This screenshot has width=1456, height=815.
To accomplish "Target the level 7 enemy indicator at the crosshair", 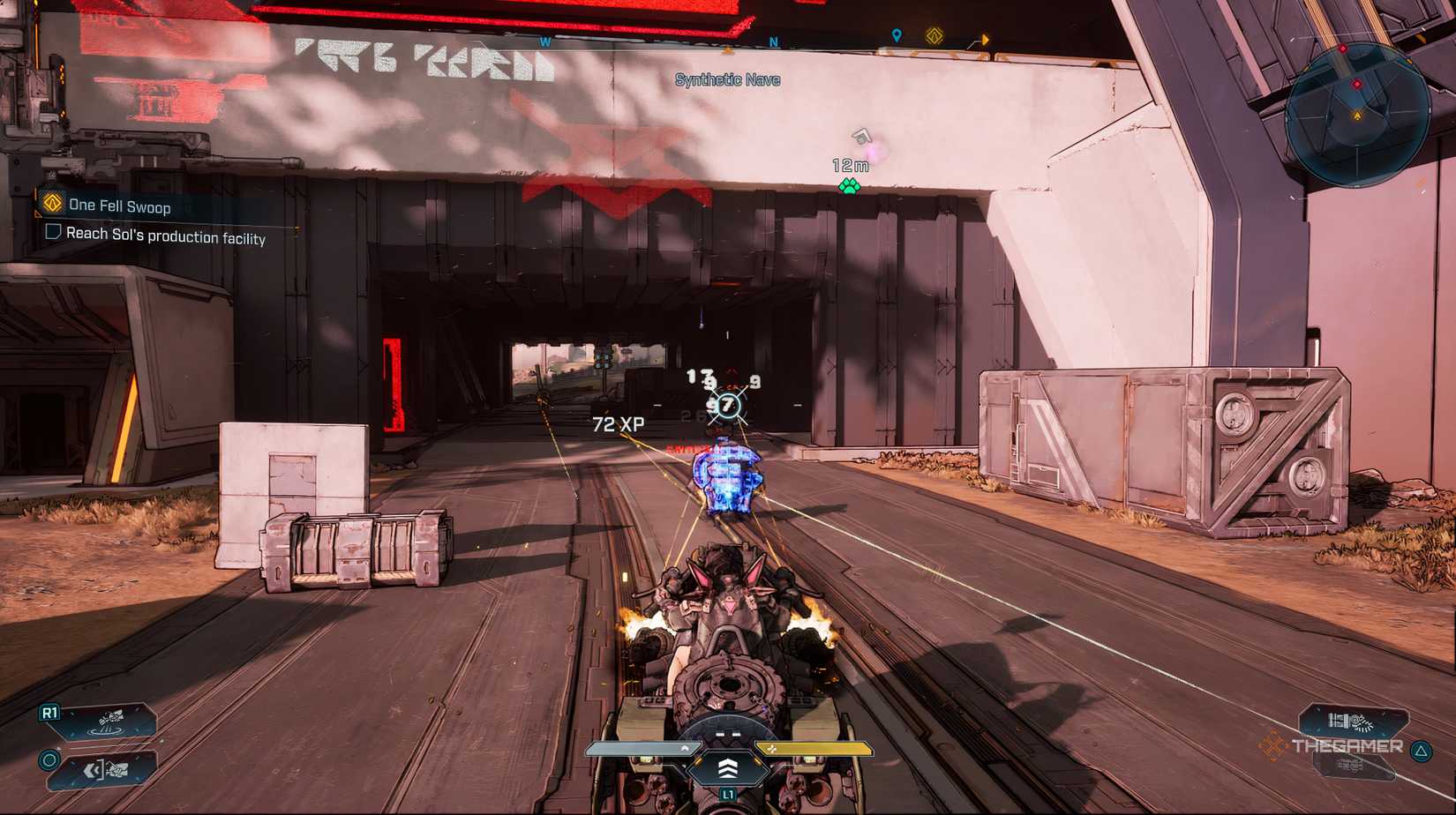I will pos(727,405).
